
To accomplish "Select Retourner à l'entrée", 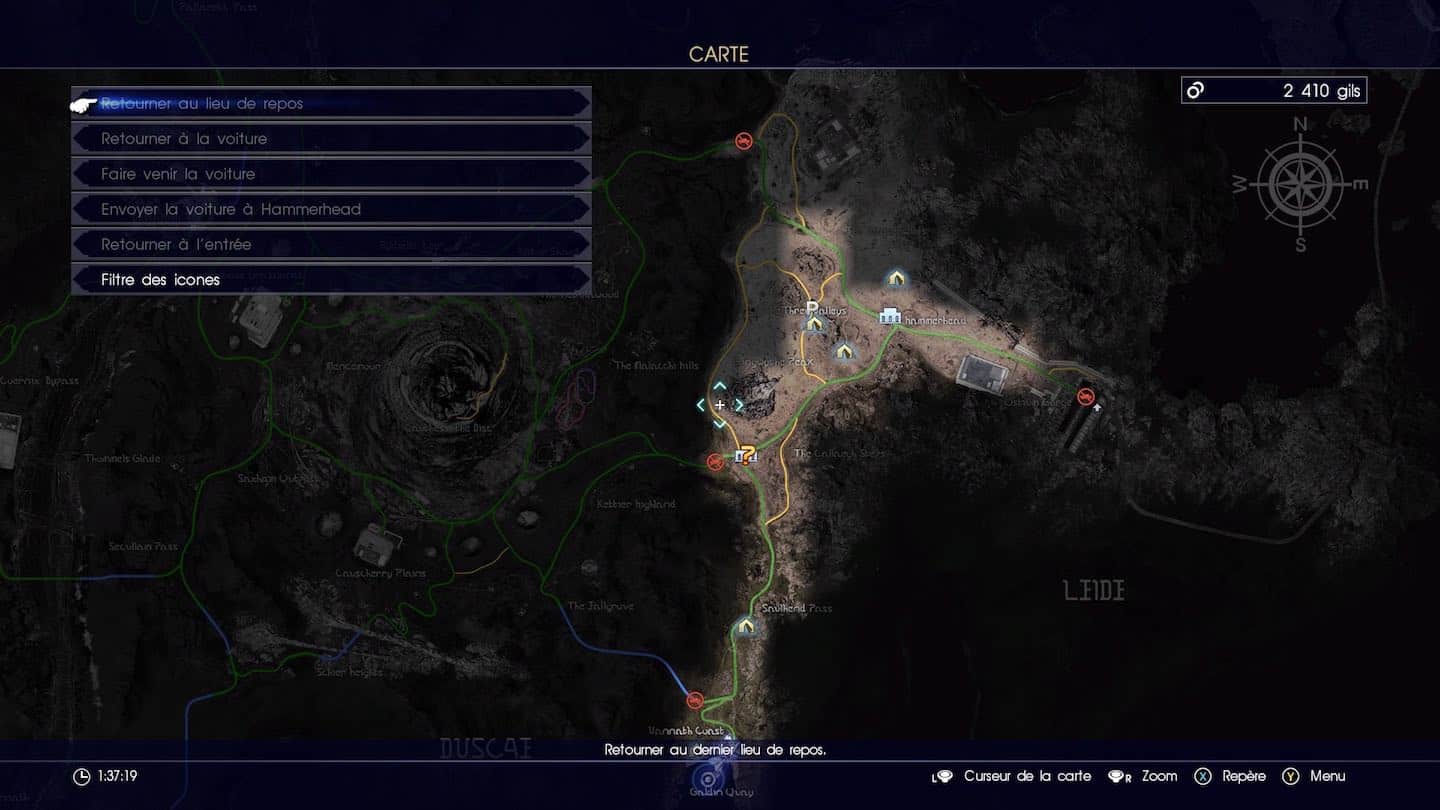I will (x=330, y=244).
